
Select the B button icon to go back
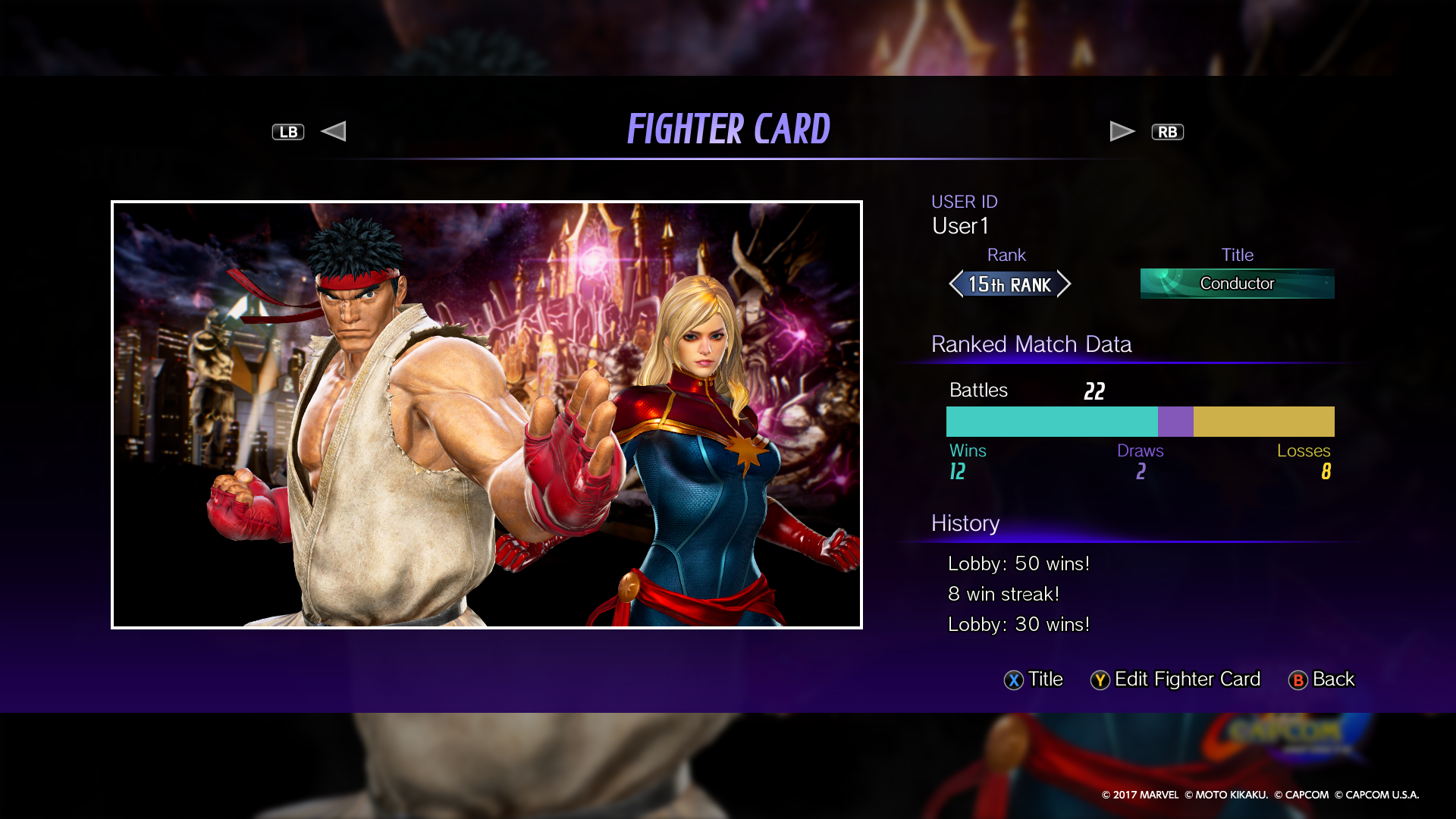(1298, 680)
